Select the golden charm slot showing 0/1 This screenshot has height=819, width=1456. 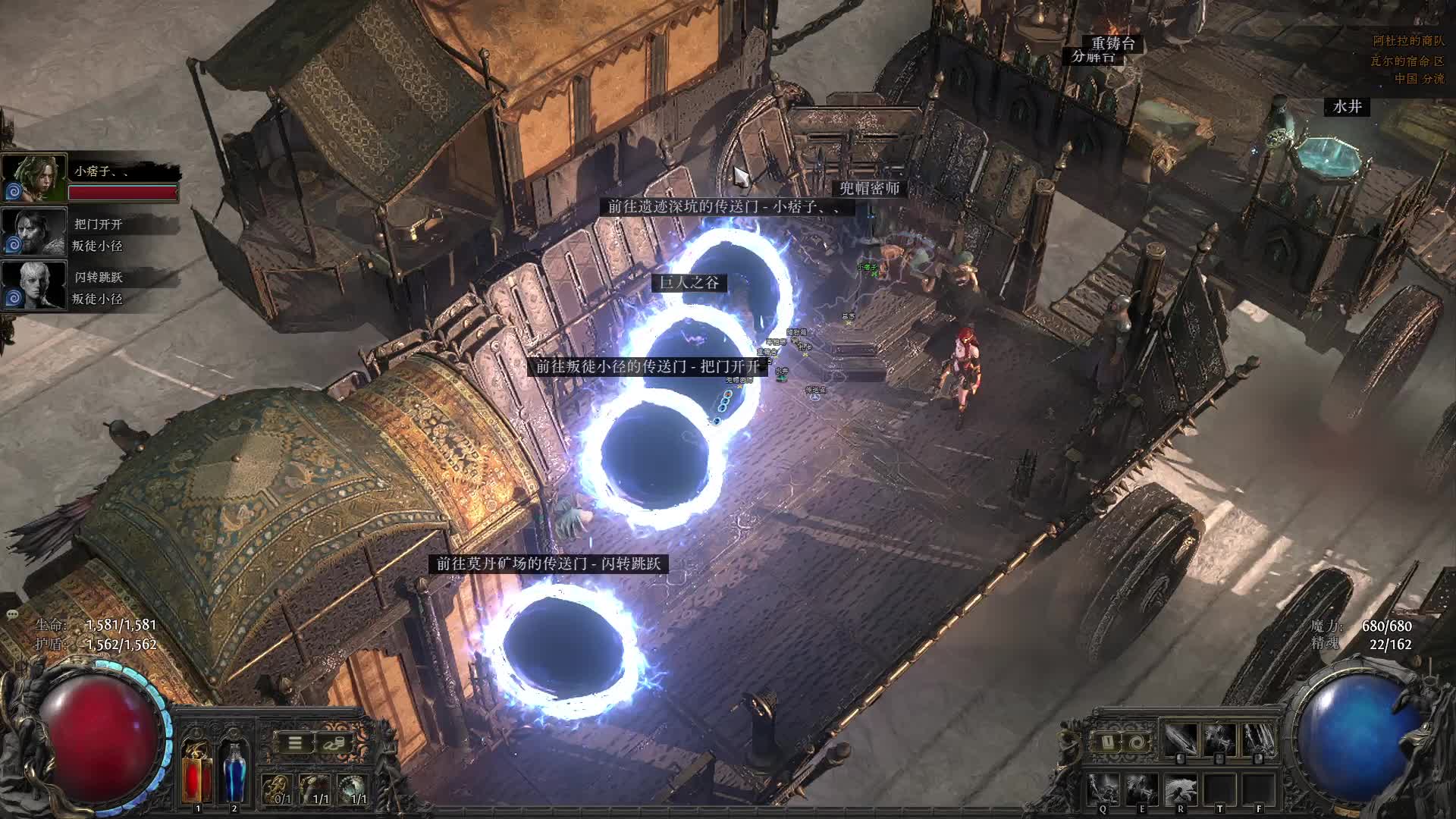(x=278, y=789)
